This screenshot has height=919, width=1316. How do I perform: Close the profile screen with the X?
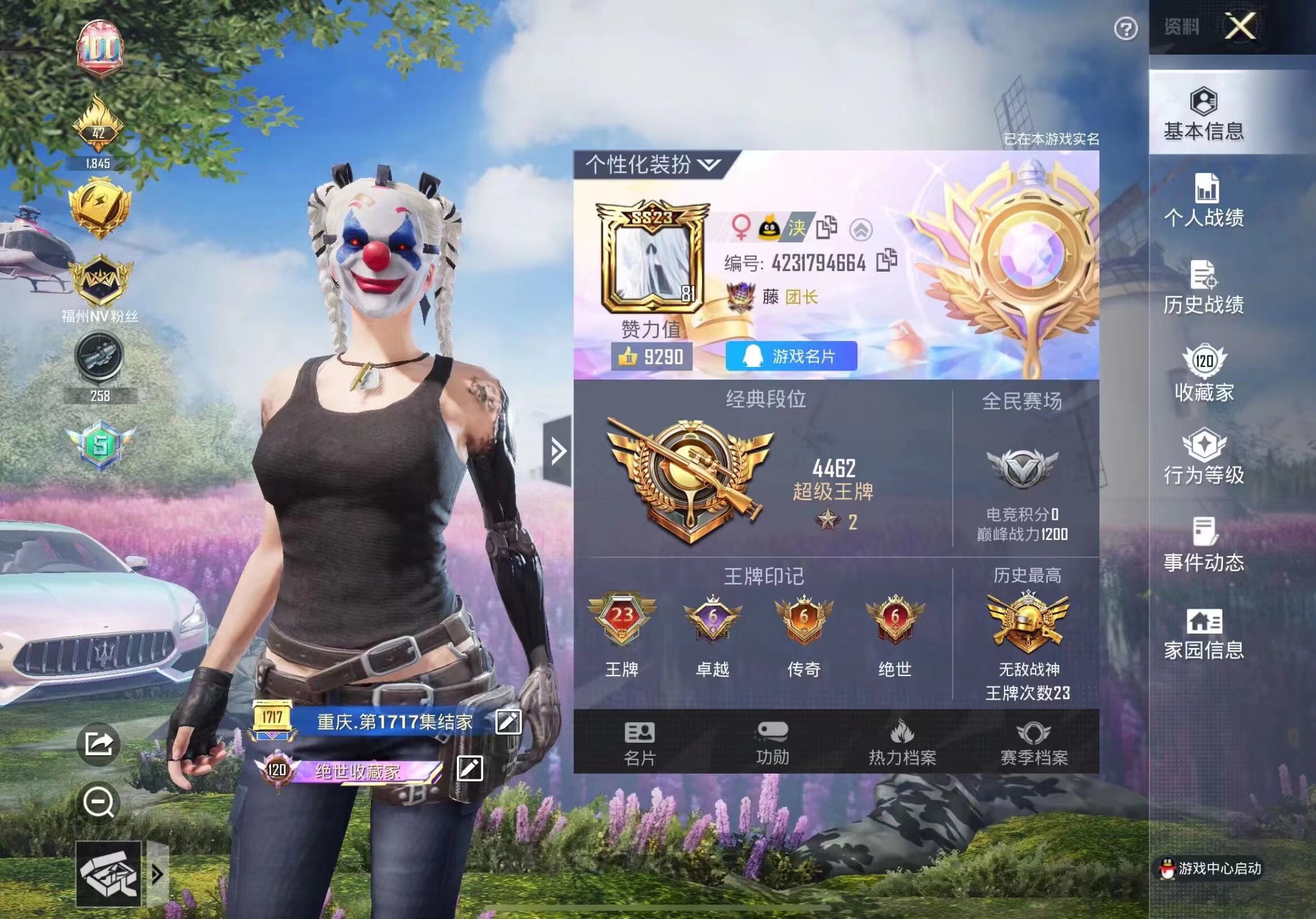(1240, 26)
